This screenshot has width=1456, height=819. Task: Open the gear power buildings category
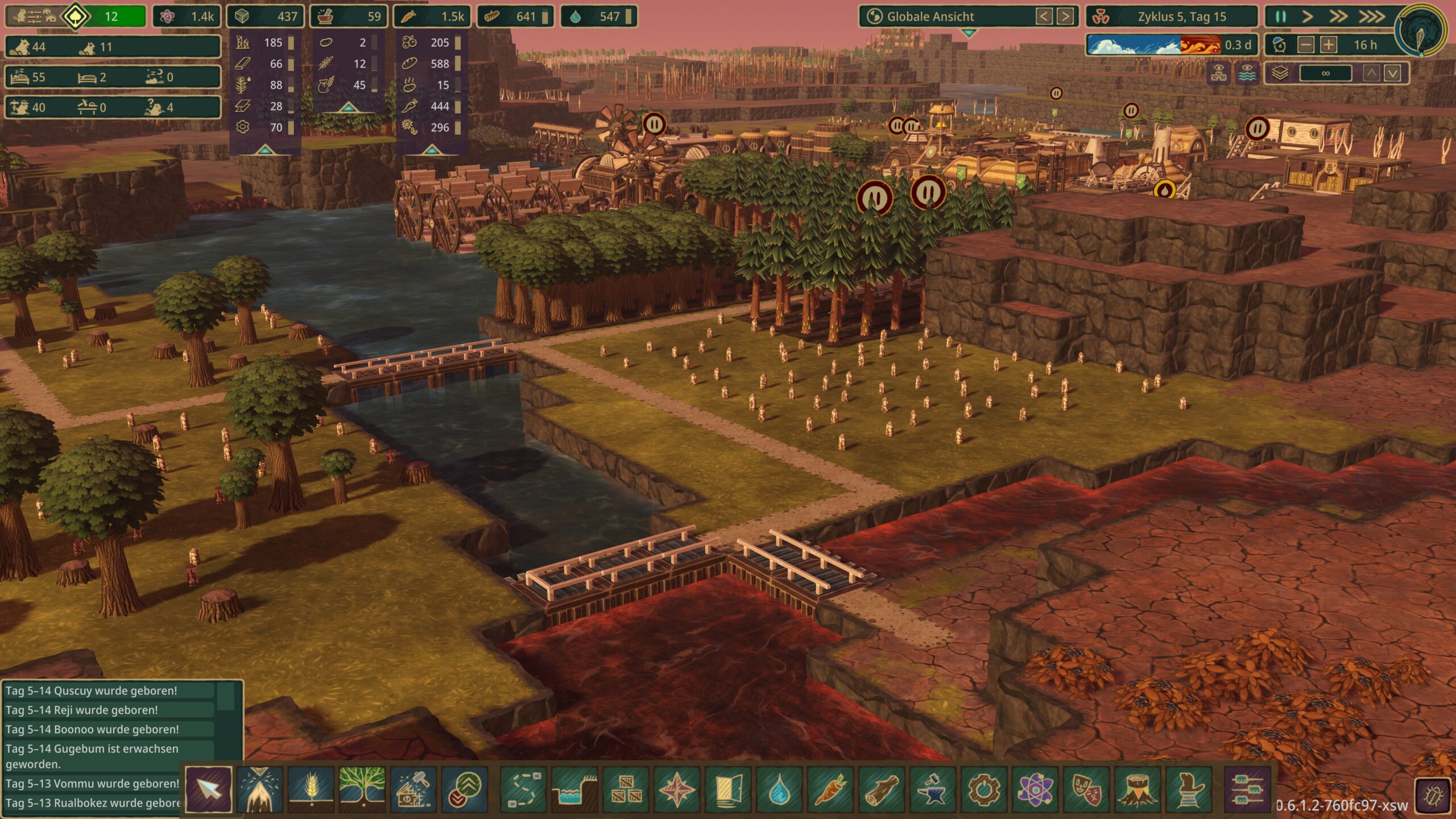(x=983, y=789)
